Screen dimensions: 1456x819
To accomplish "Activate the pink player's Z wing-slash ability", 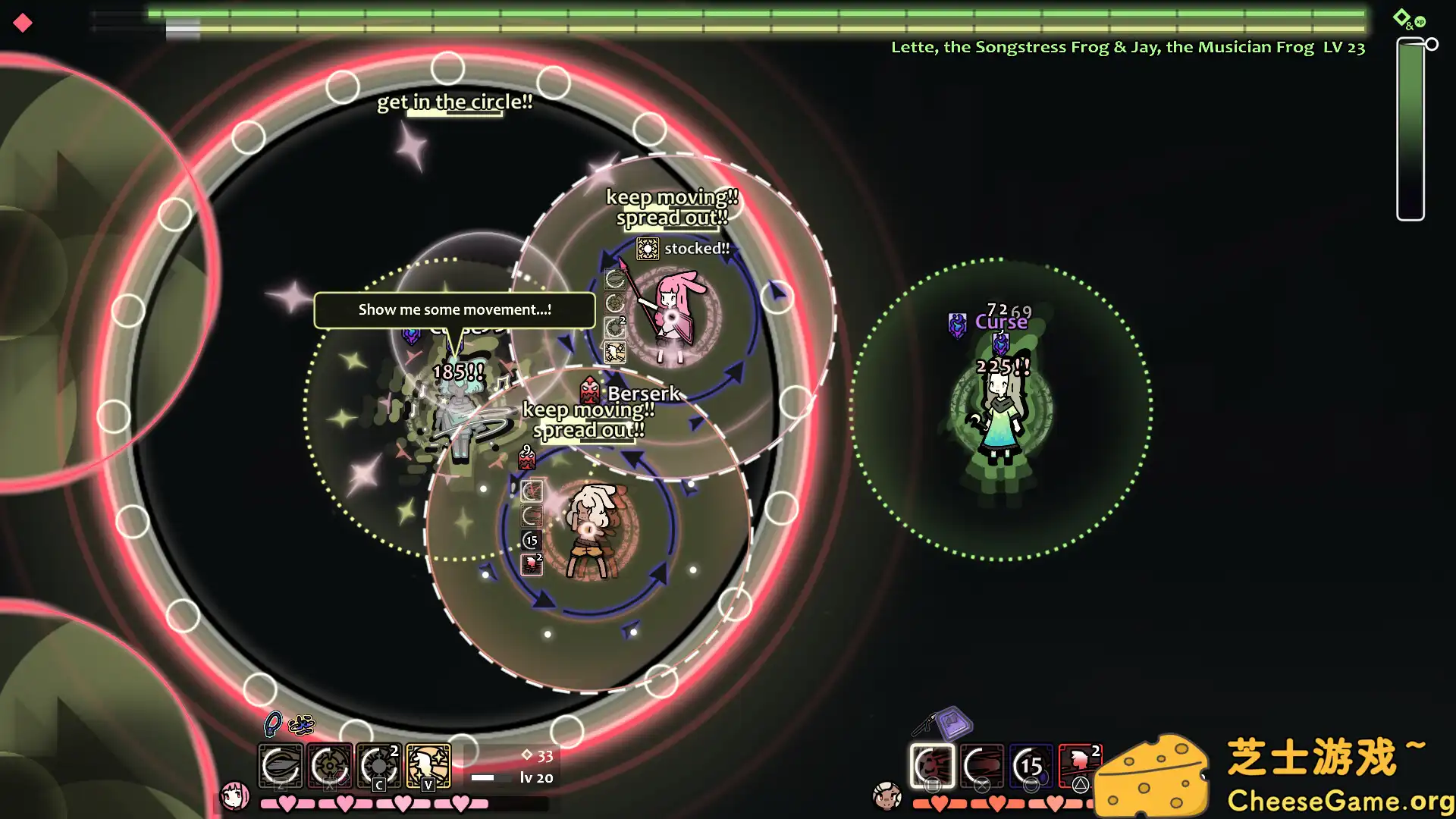I will [281, 766].
